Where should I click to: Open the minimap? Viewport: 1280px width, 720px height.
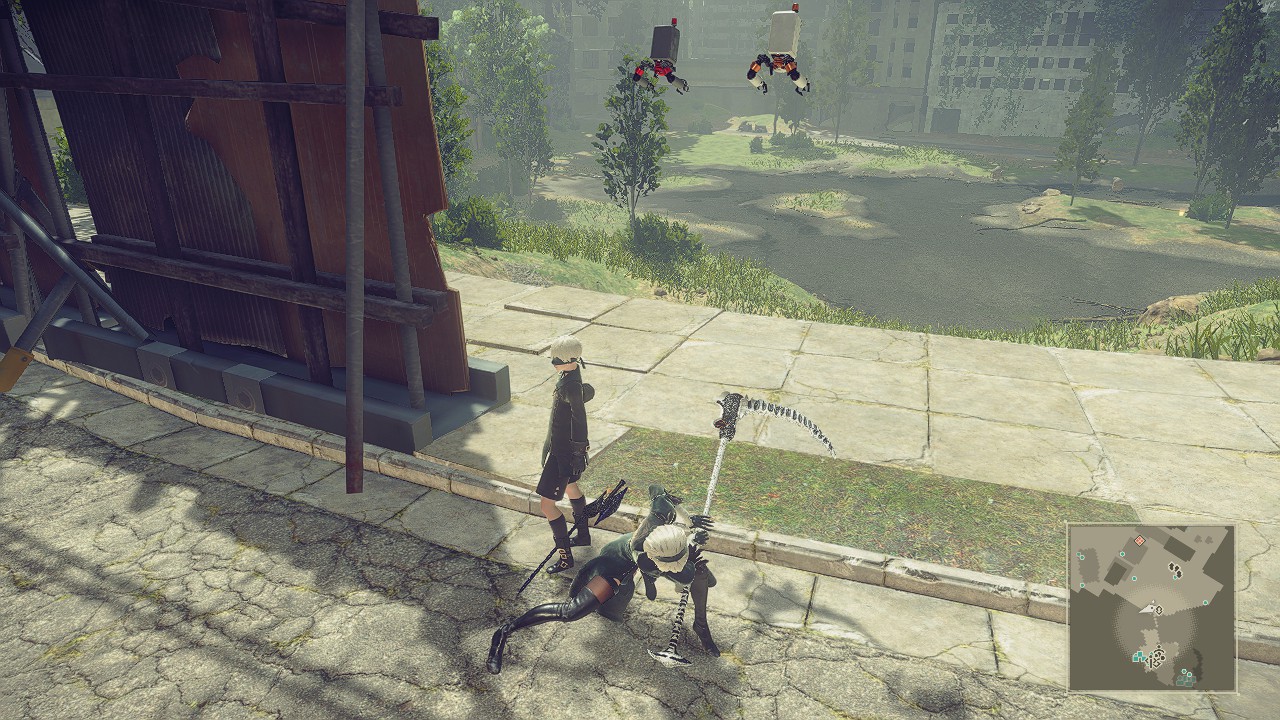click(1151, 607)
